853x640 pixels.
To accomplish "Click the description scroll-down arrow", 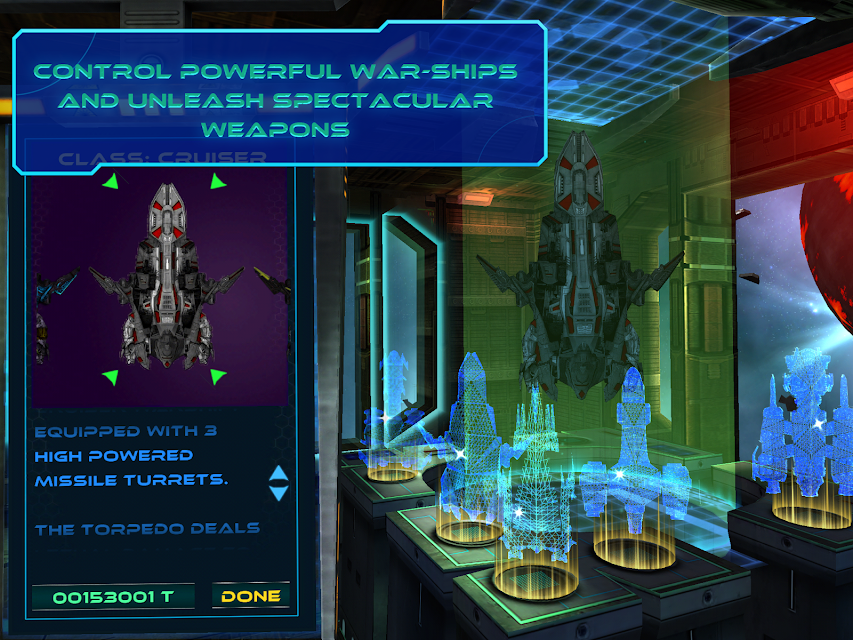I will tap(279, 493).
